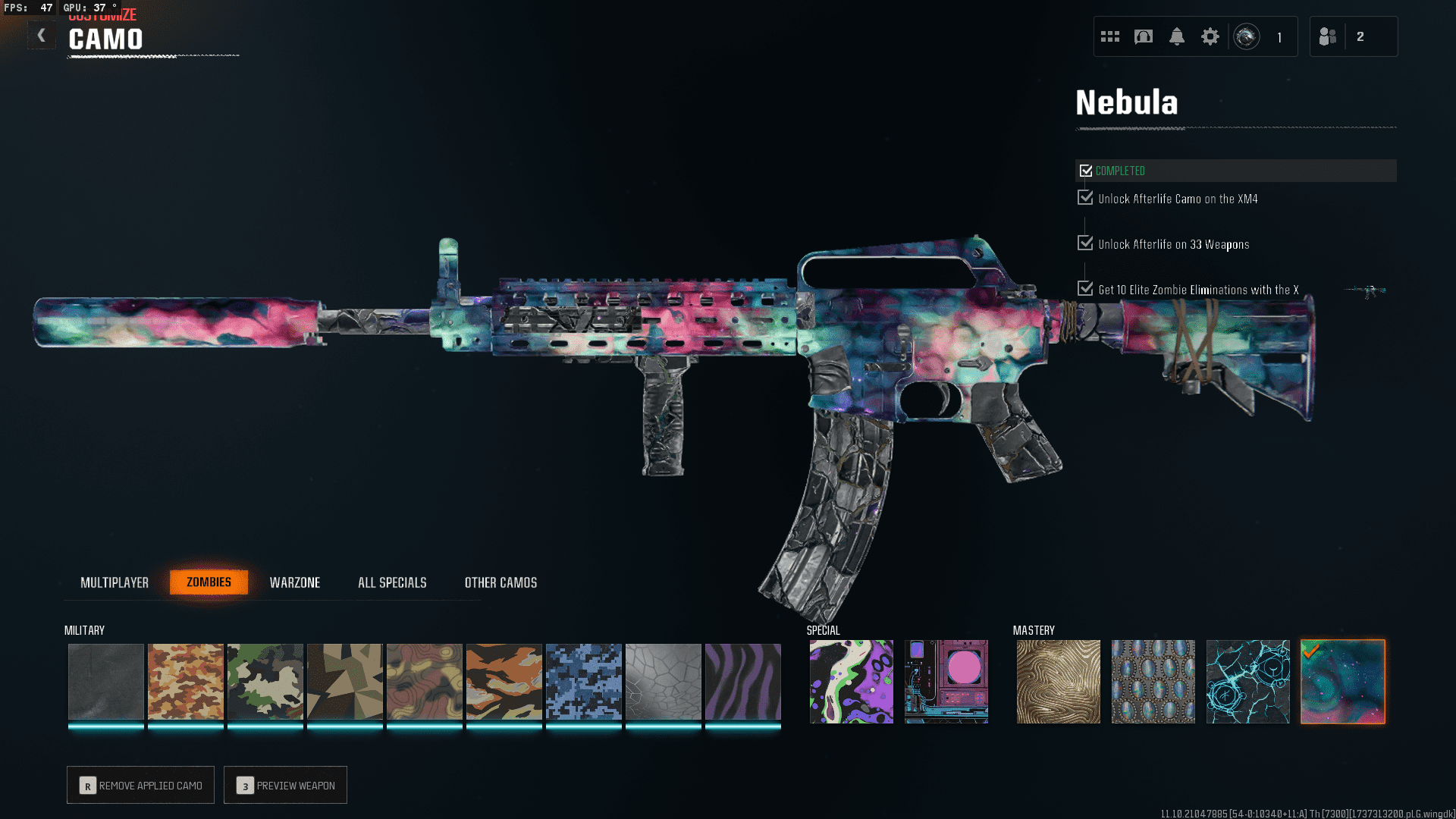Go back using the arrow beside CAMO
The width and height of the screenshot is (1456, 819).
click(42, 36)
